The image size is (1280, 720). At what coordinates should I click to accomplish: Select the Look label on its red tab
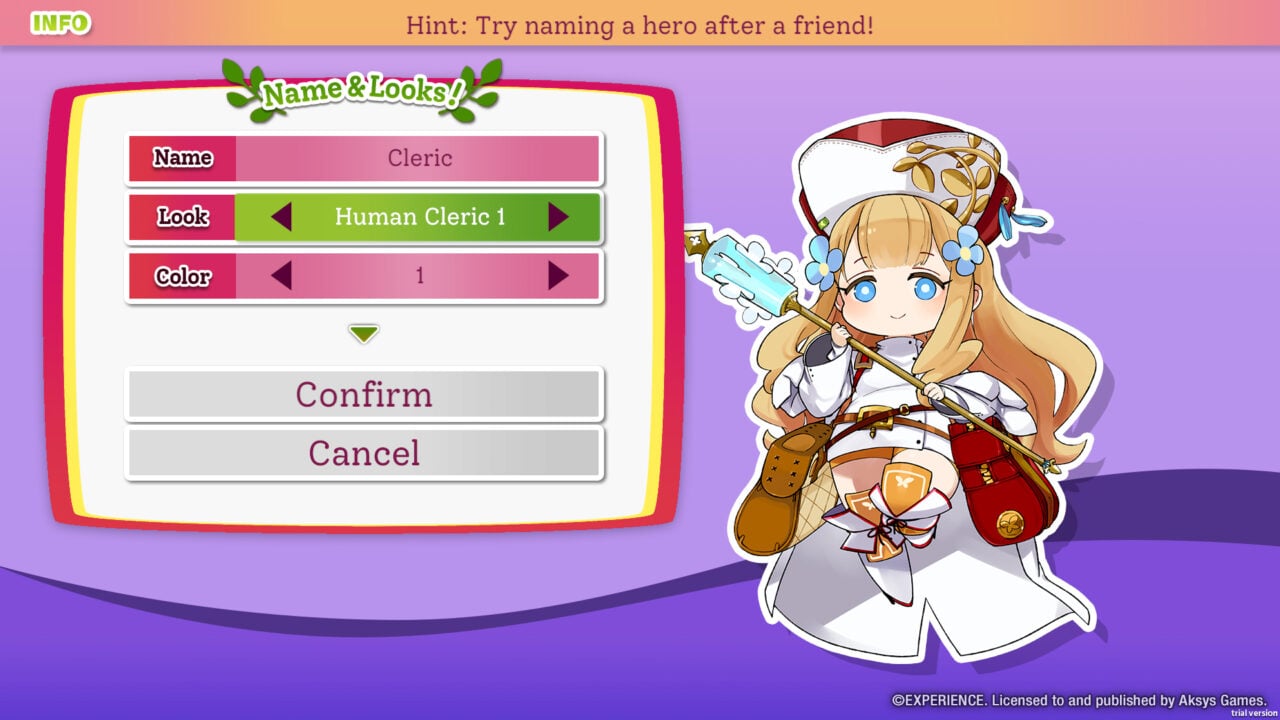click(182, 217)
